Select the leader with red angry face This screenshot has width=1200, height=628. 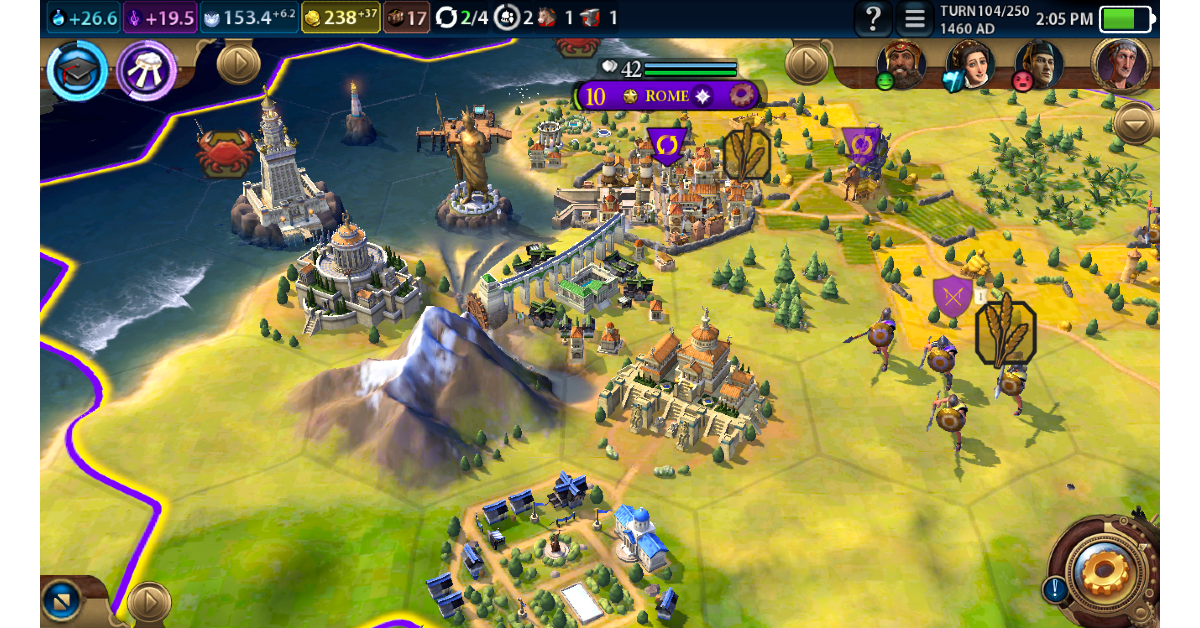[1037, 64]
